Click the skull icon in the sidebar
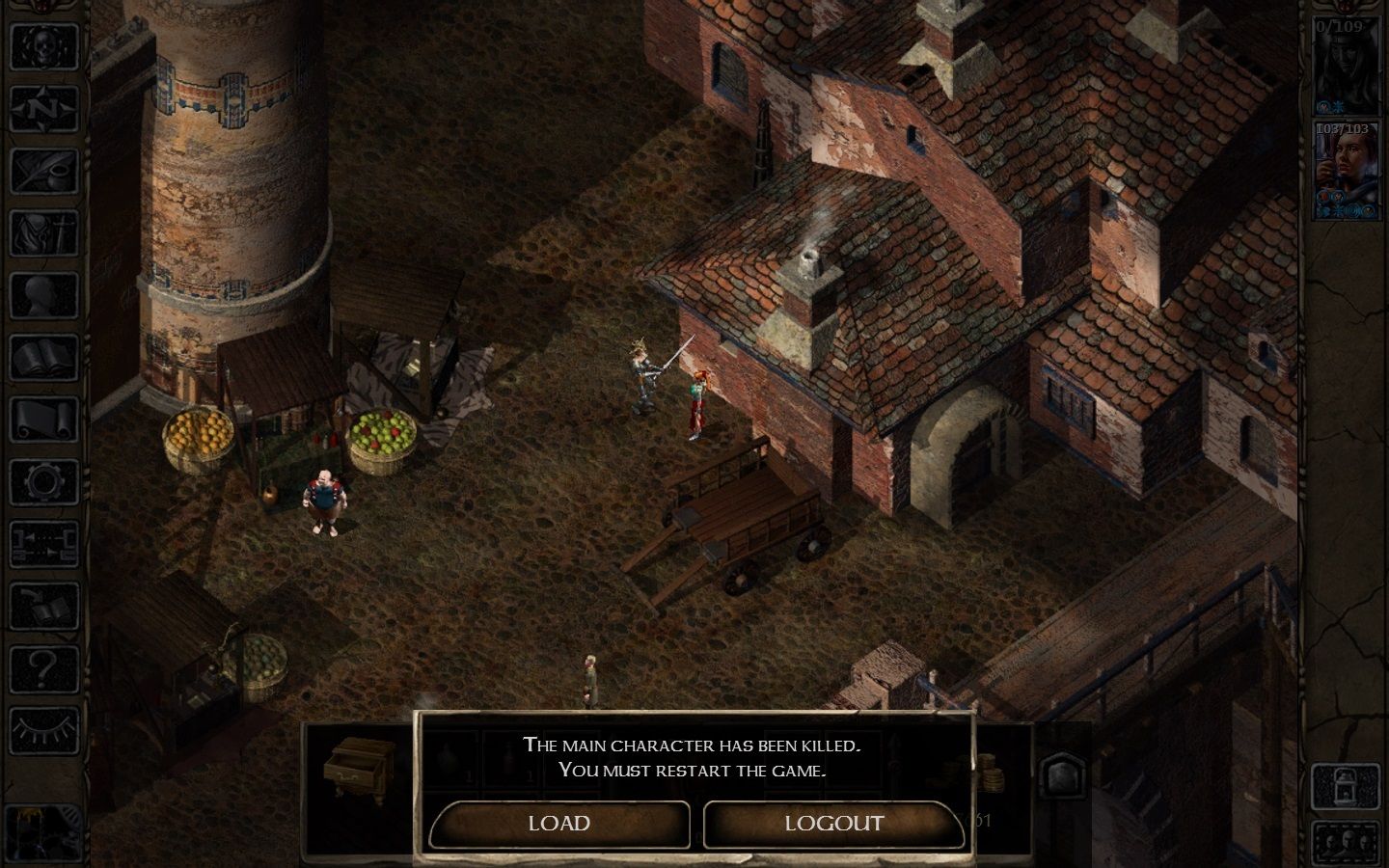The image size is (1389, 868). (43, 45)
